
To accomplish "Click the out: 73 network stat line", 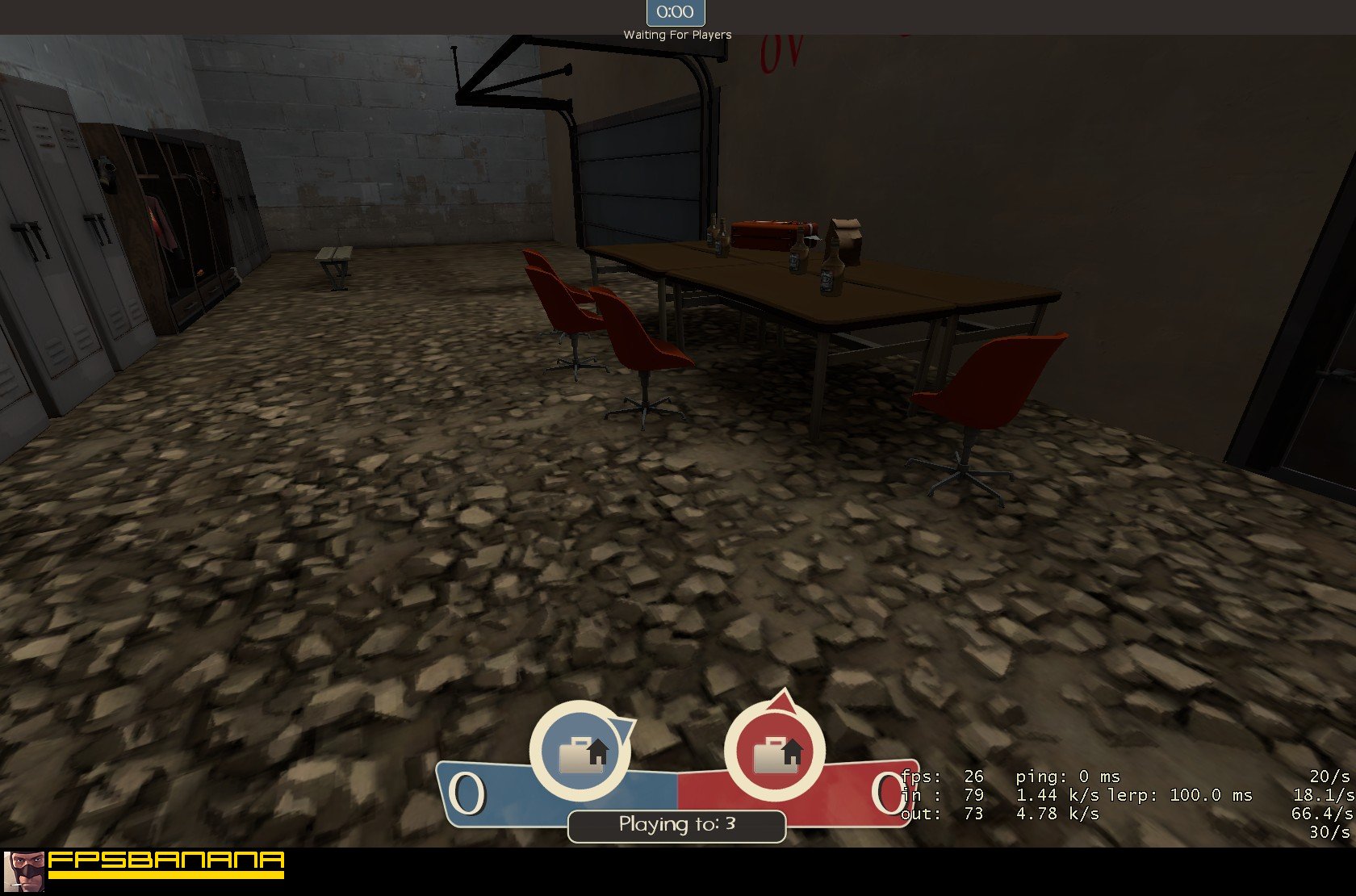I will (940, 814).
